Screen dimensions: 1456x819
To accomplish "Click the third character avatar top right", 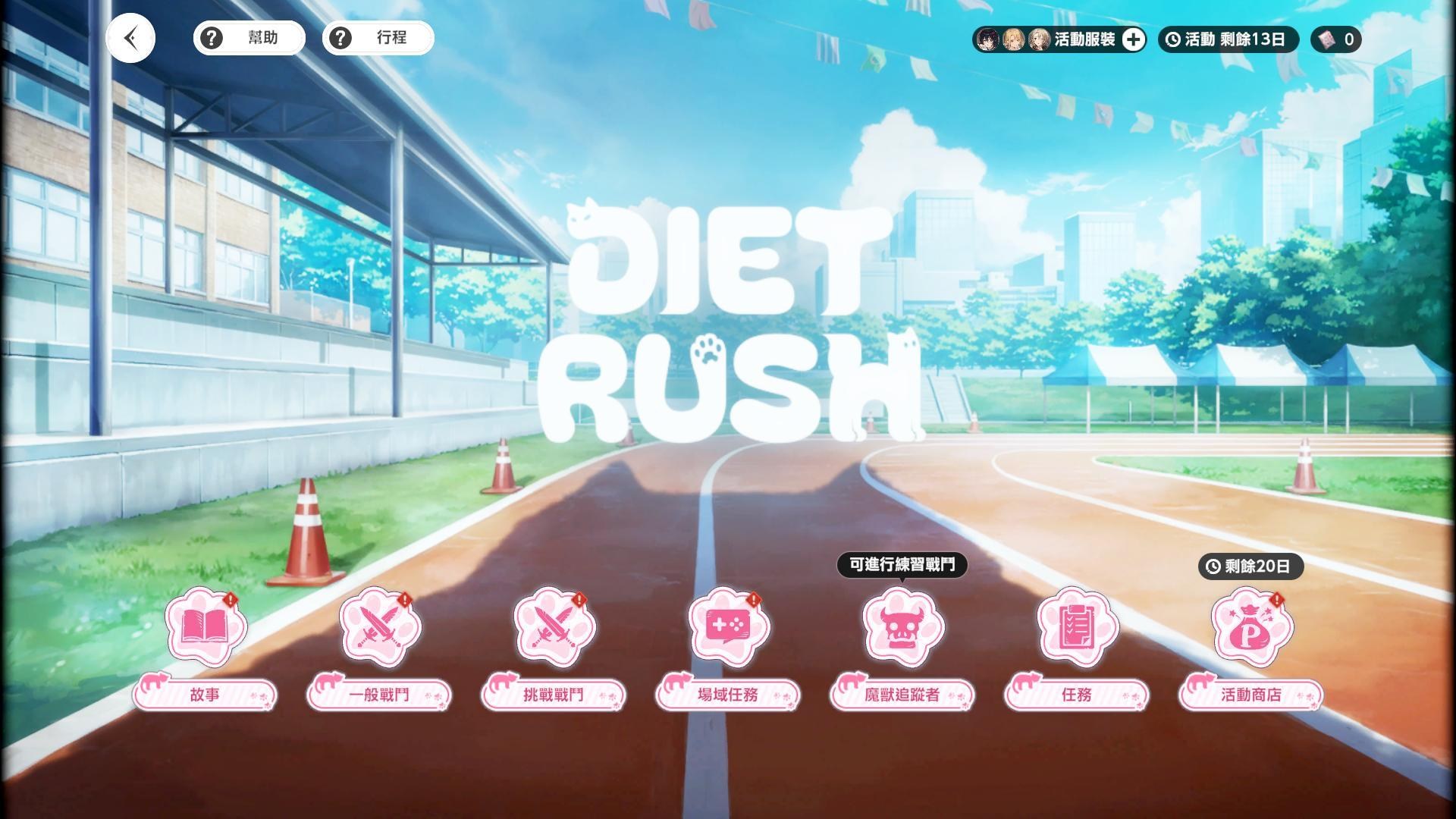I will 1038,40.
